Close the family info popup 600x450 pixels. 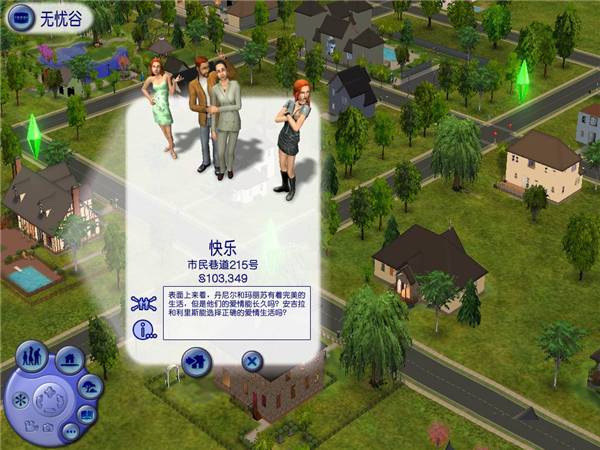(x=253, y=361)
